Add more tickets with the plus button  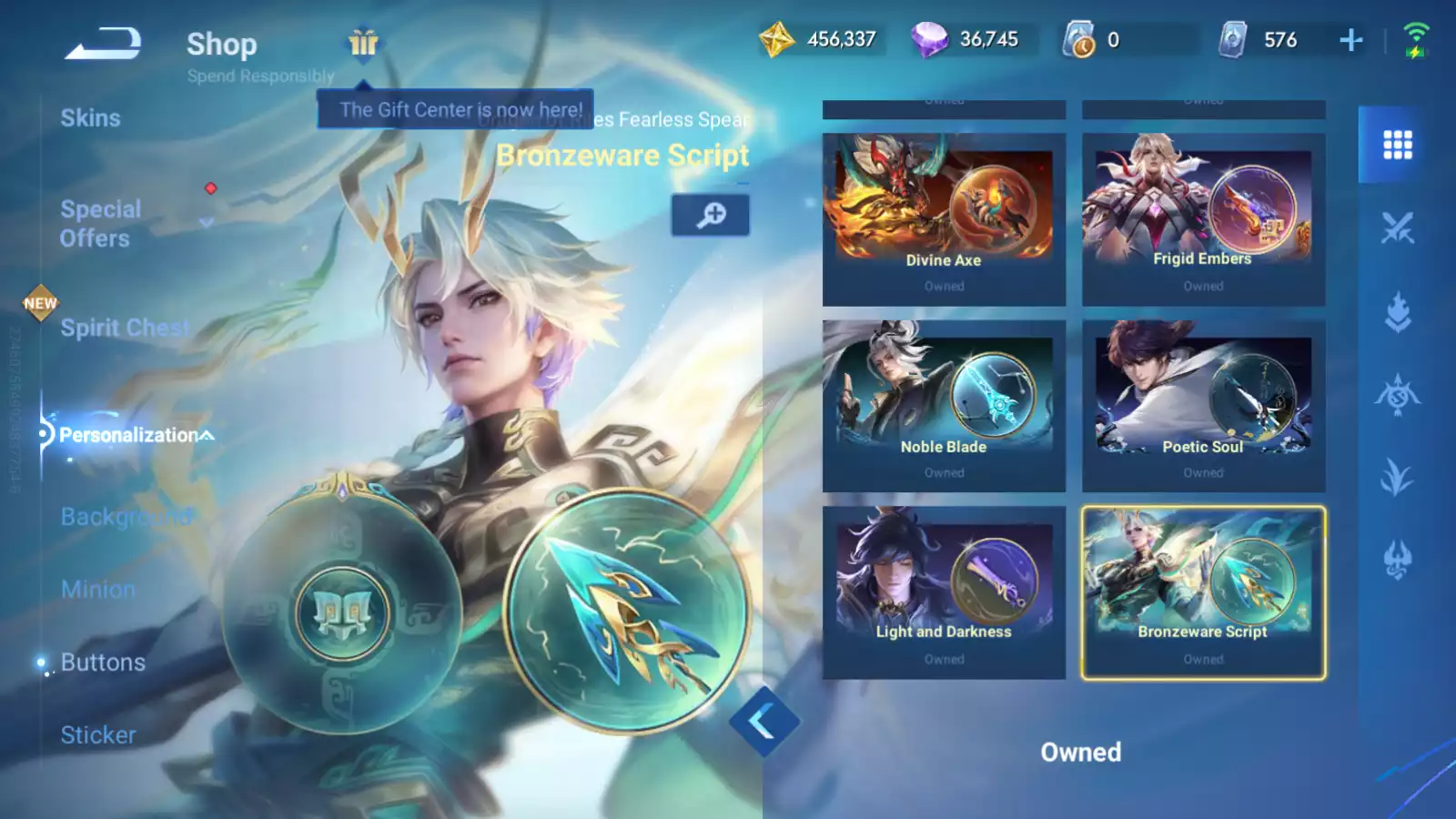pos(1351,40)
